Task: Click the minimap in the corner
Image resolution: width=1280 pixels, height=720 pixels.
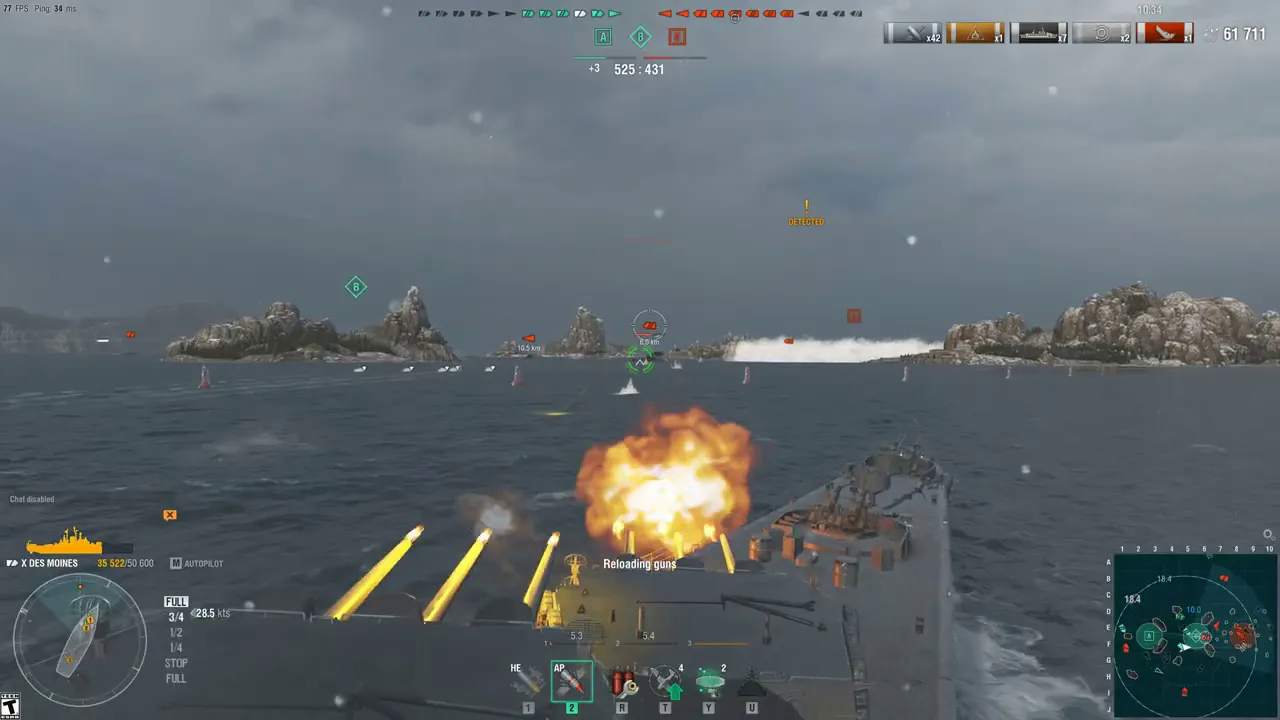Action: point(1194,633)
